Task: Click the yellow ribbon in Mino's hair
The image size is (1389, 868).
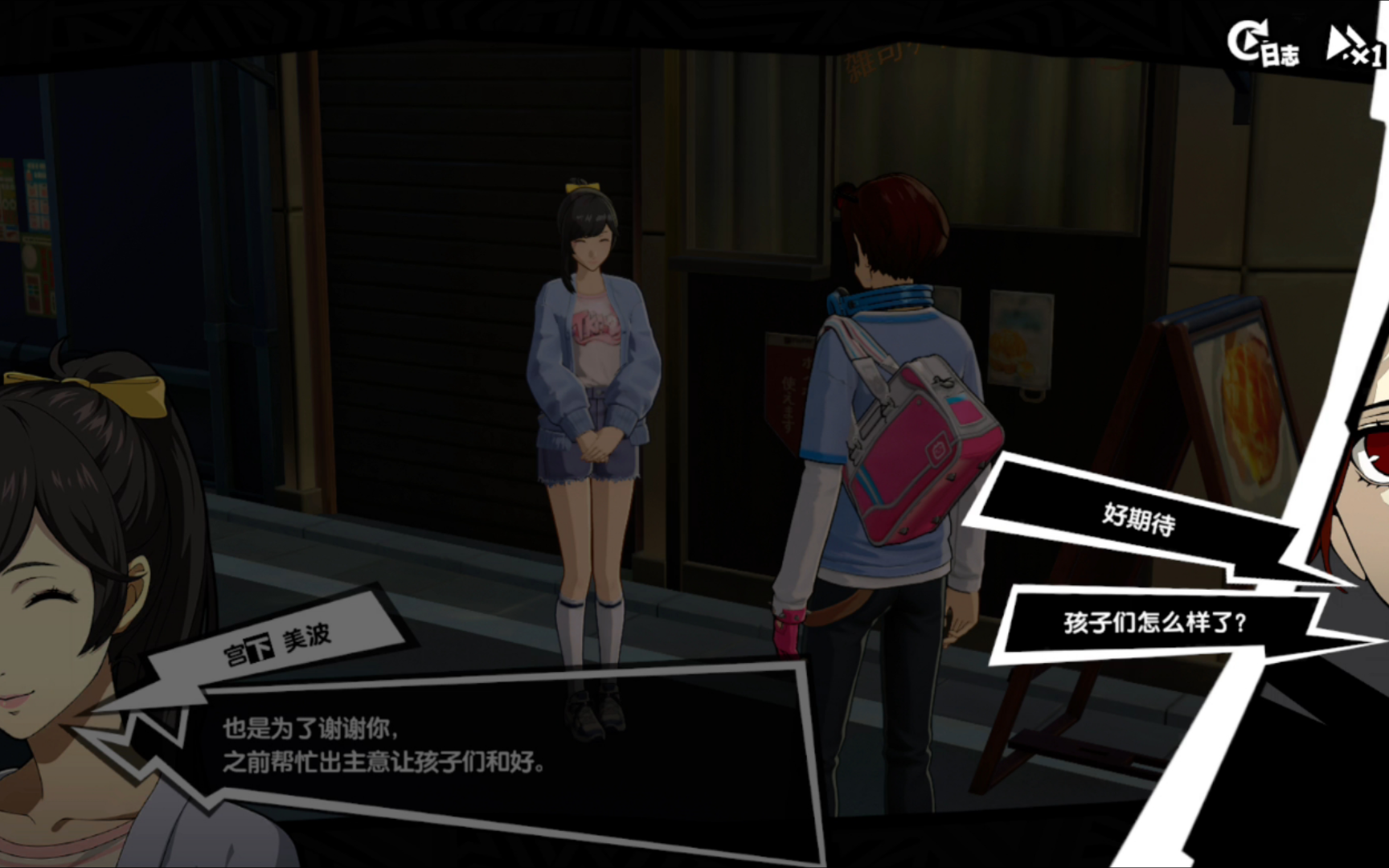Action: click(580, 186)
